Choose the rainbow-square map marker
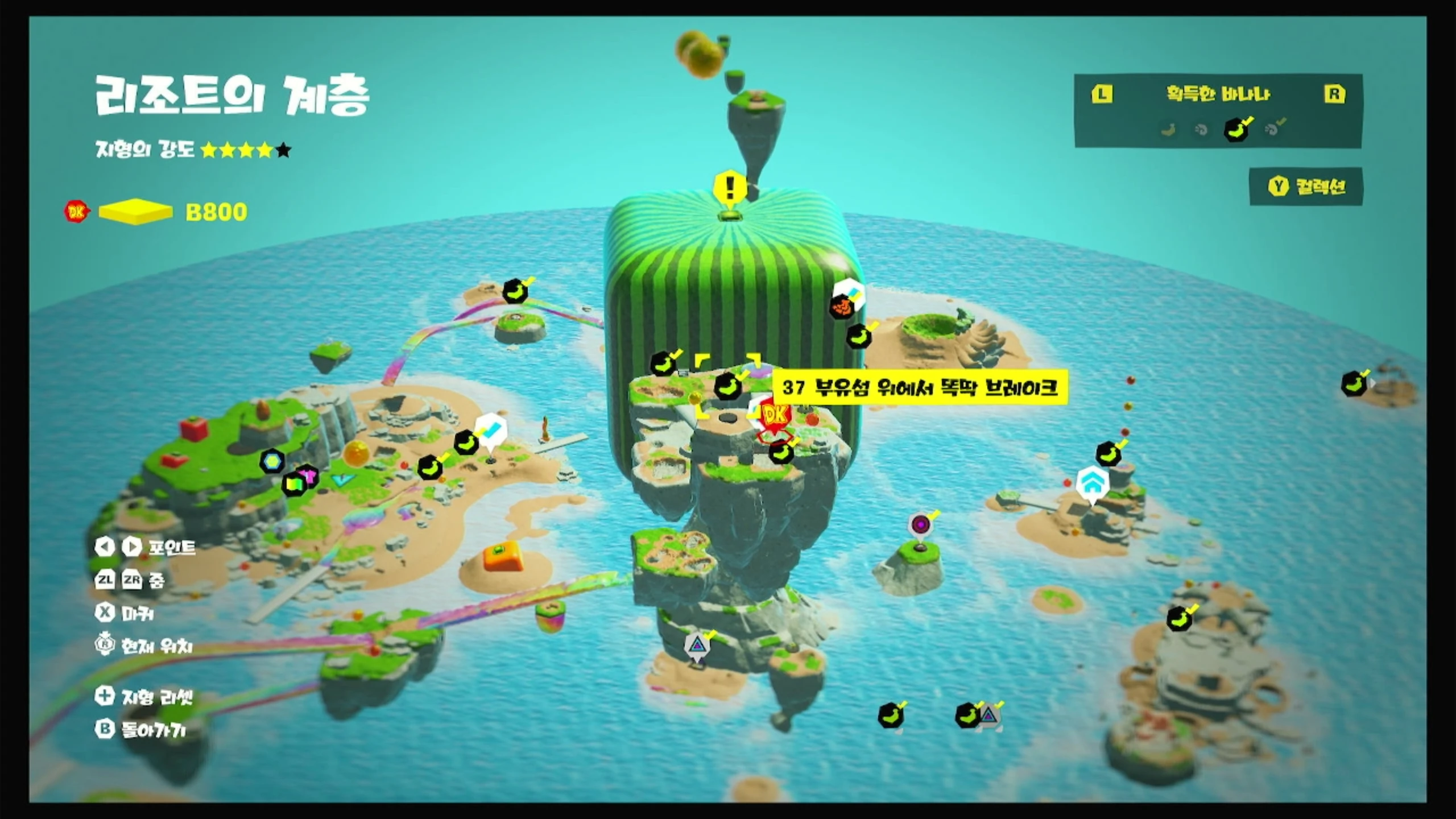Screen dimensions: 1456x819 coord(293,485)
